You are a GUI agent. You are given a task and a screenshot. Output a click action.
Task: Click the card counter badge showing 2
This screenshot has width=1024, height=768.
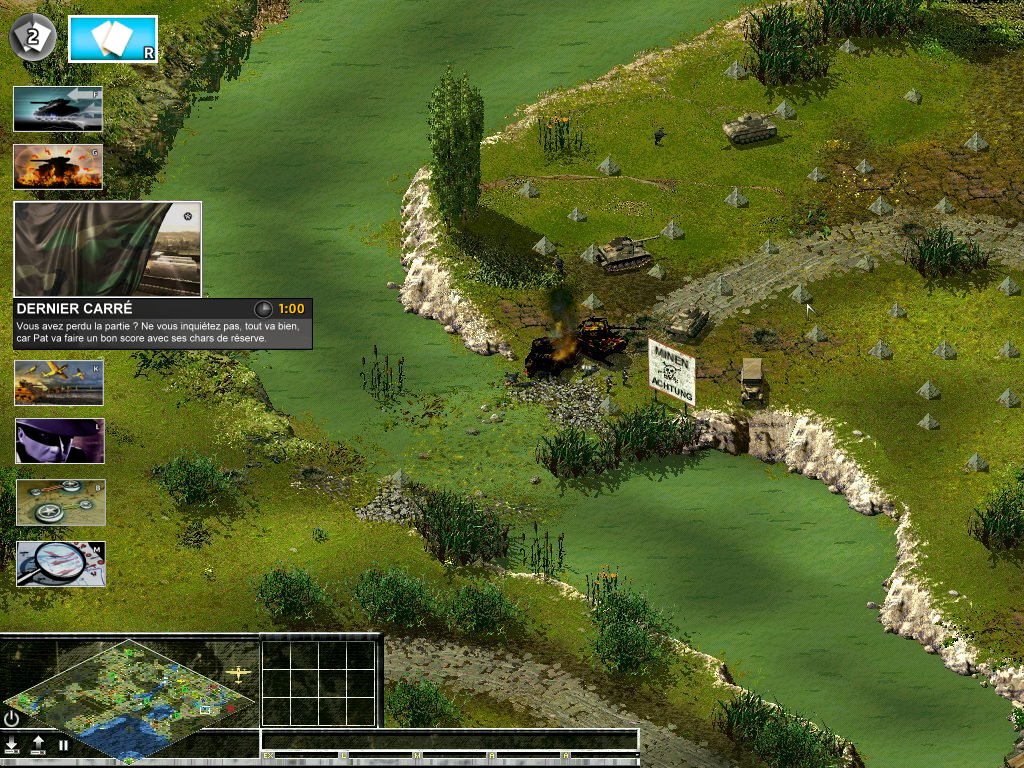pyautogui.click(x=32, y=39)
